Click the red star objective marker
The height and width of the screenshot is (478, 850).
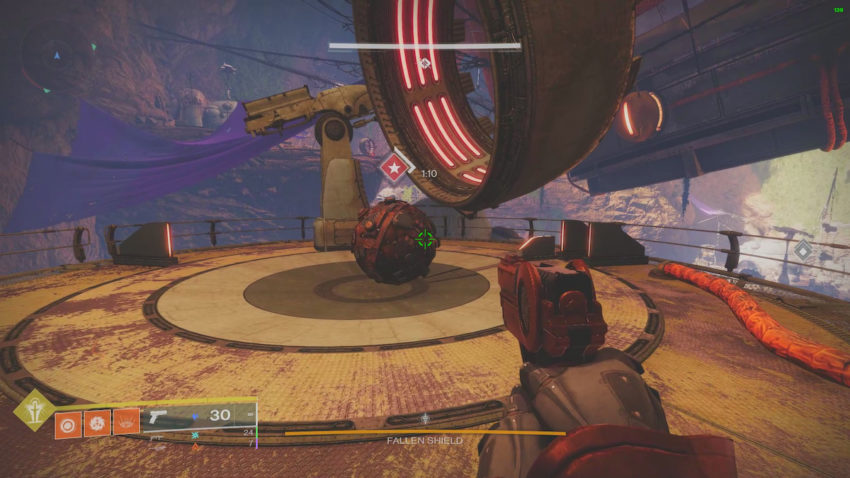click(395, 166)
